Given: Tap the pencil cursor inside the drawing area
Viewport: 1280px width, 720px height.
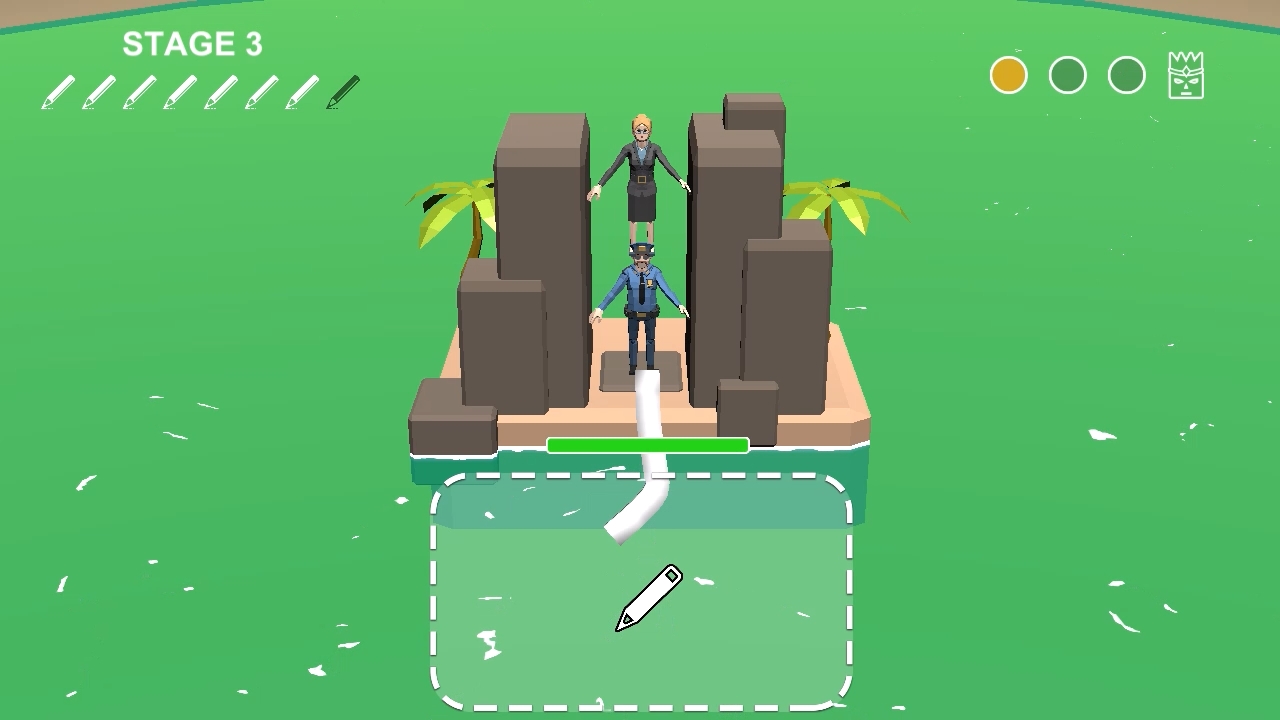Looking at the screenshot, I should (647, 600).
